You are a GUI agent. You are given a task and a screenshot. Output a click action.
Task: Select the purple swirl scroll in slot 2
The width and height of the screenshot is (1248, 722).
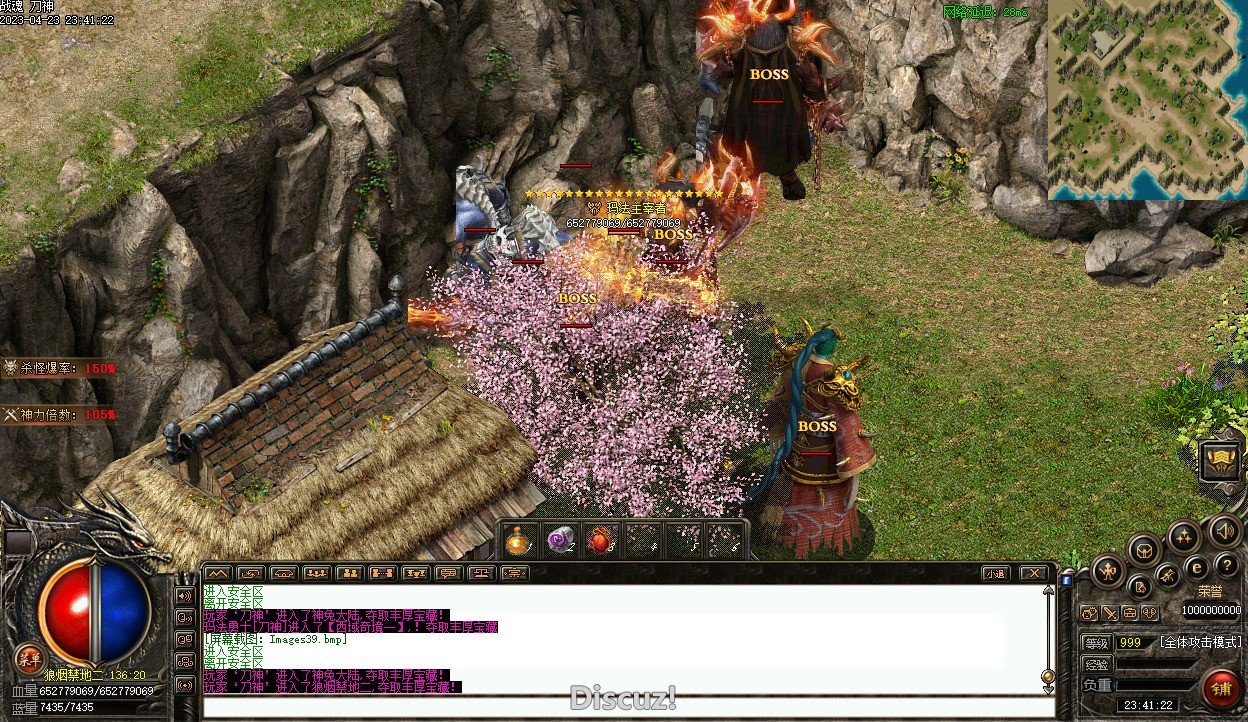tap(560, 541)
